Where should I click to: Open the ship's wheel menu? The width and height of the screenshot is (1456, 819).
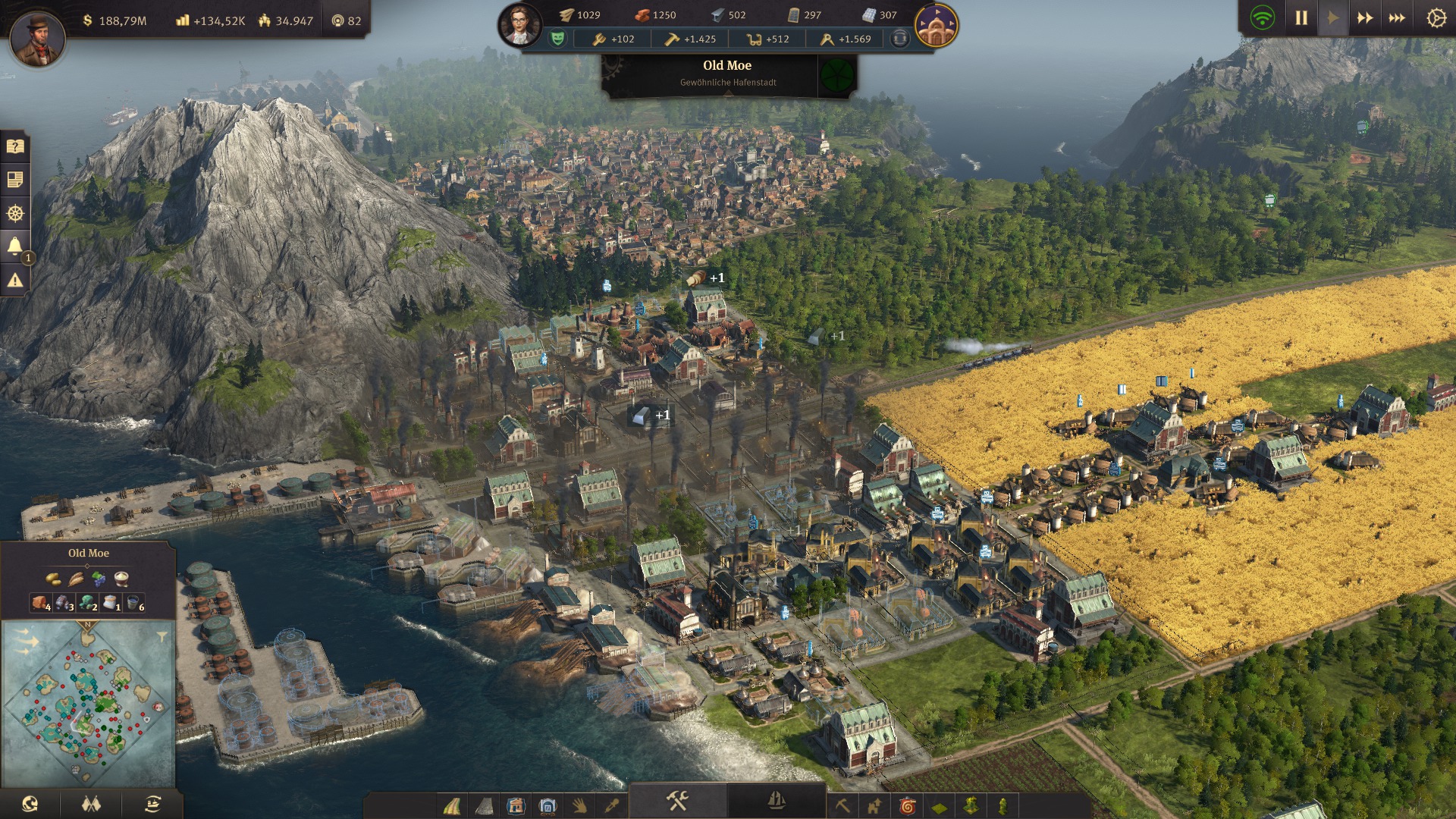click(x=15, y=213)
